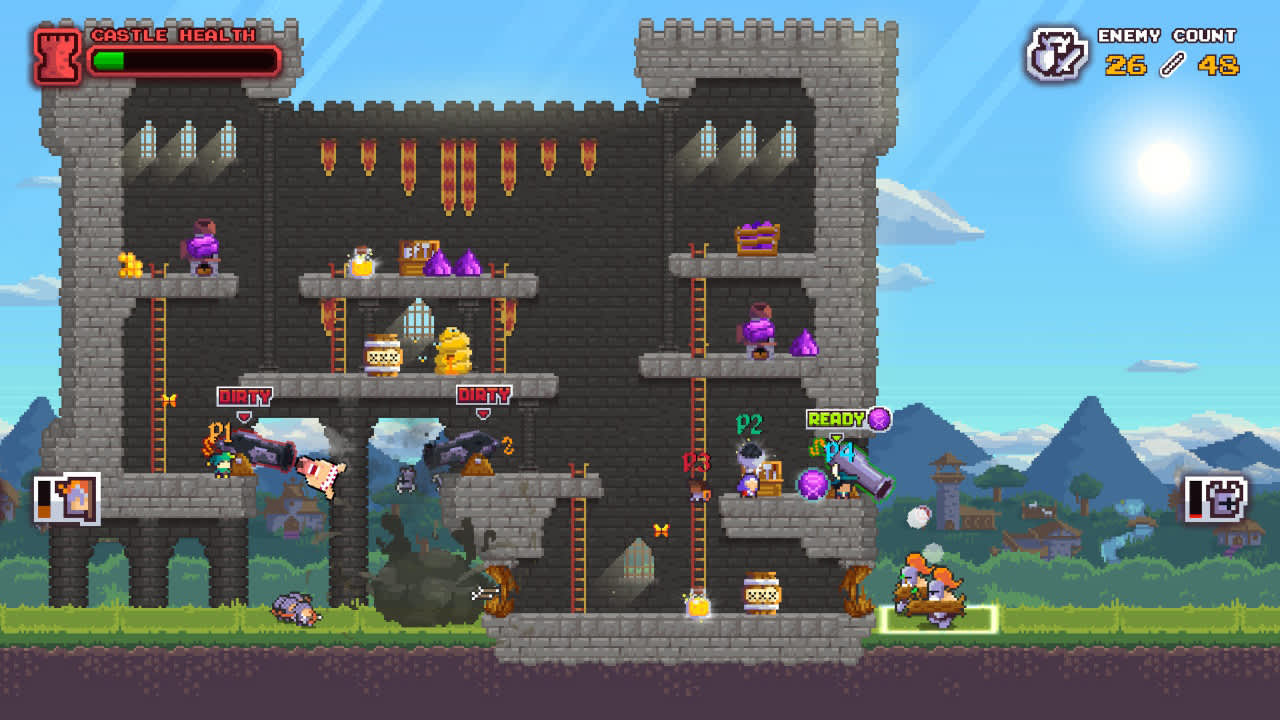Click the yellow potion bottle near the ladder
This screenshot has height=720, width=1280.
click(x=697, y=604)
